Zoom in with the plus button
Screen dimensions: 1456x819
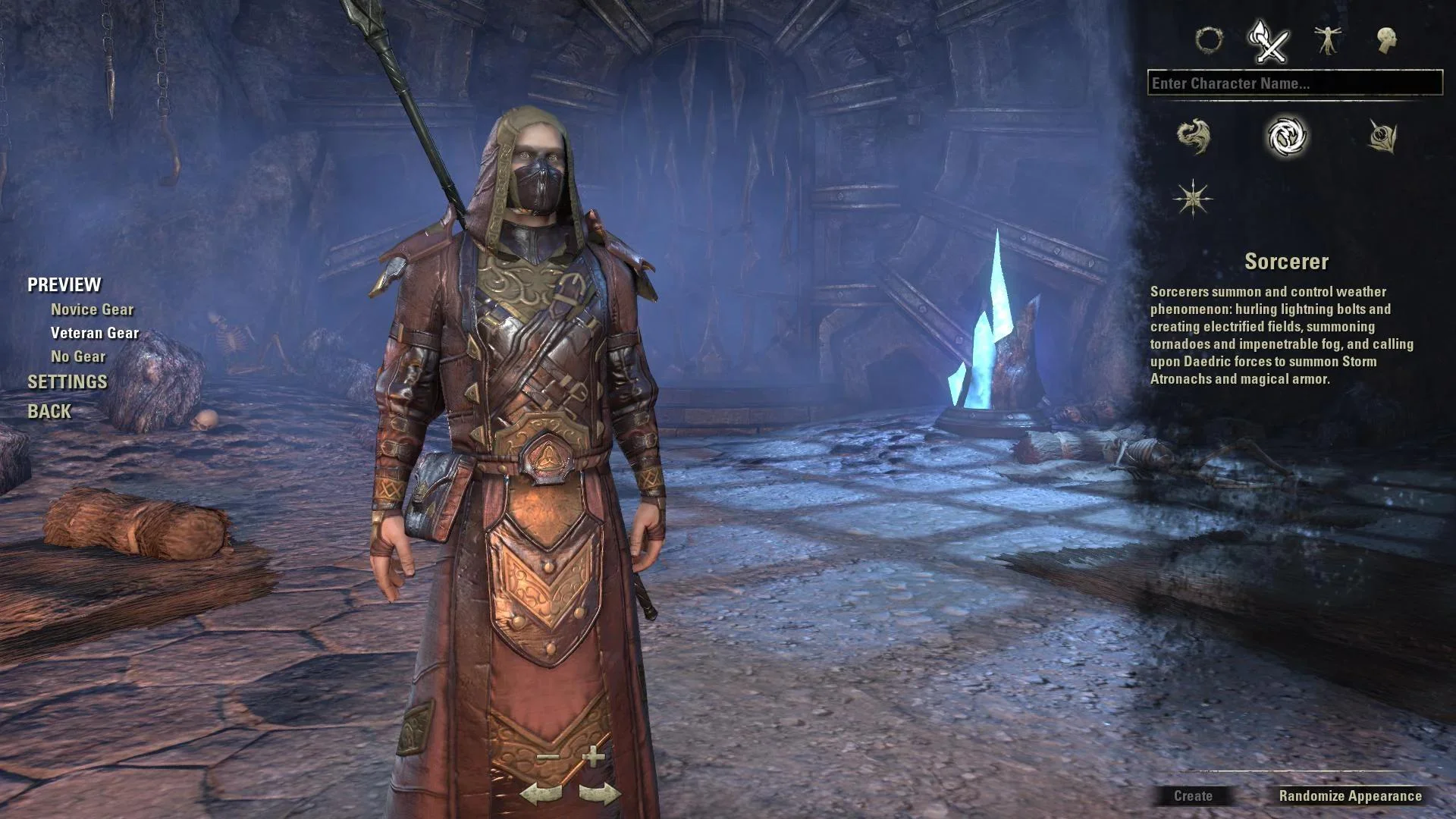[x=594, y=756]
